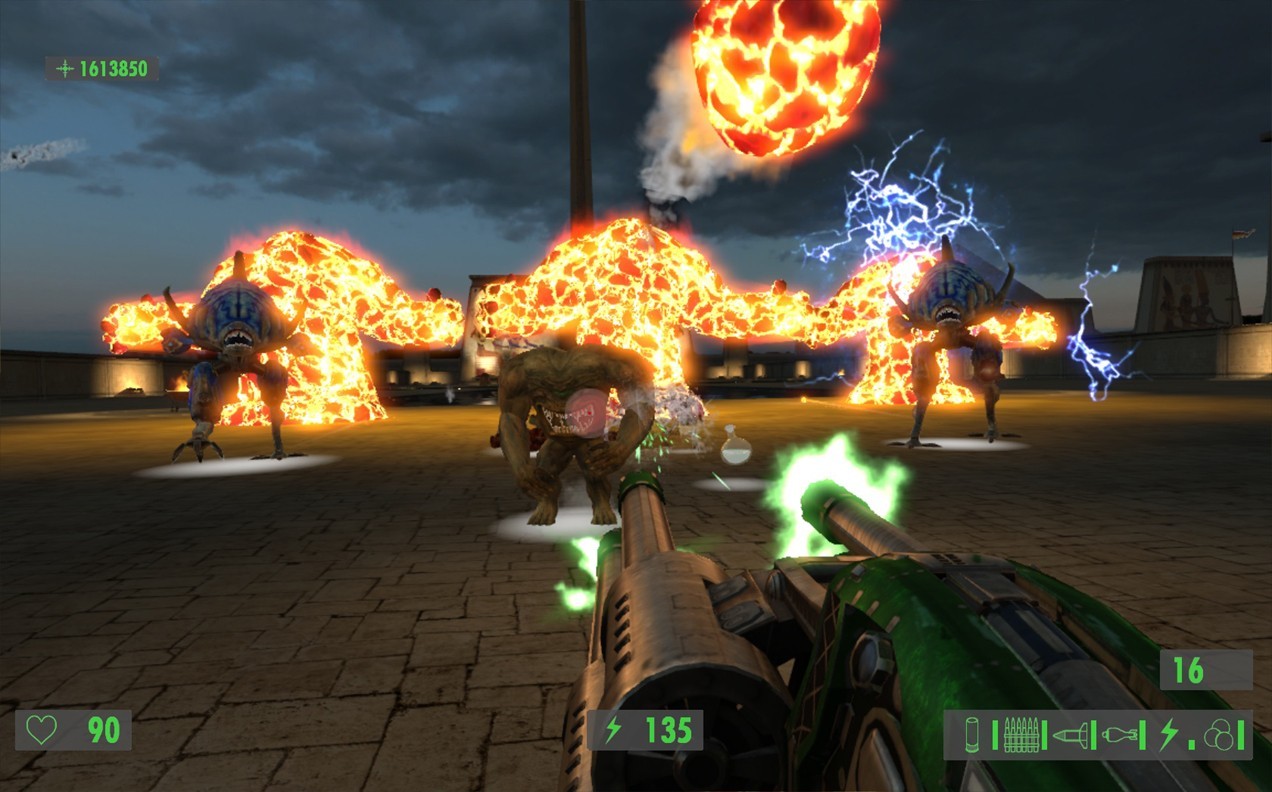This screenshot has height=792, width=1272.
Task: Choose the bullet belt ammo icon
Action: [1019, 735]
